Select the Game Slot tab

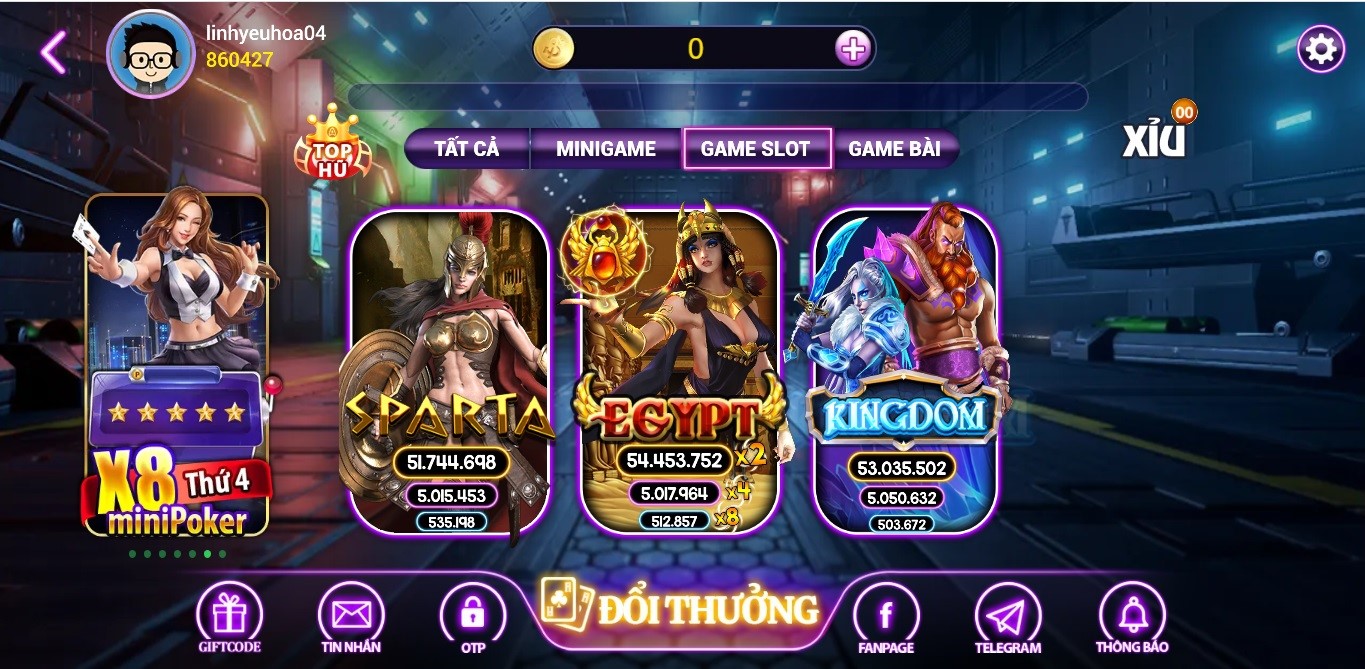pyautogui.click(x=756, y=149)
